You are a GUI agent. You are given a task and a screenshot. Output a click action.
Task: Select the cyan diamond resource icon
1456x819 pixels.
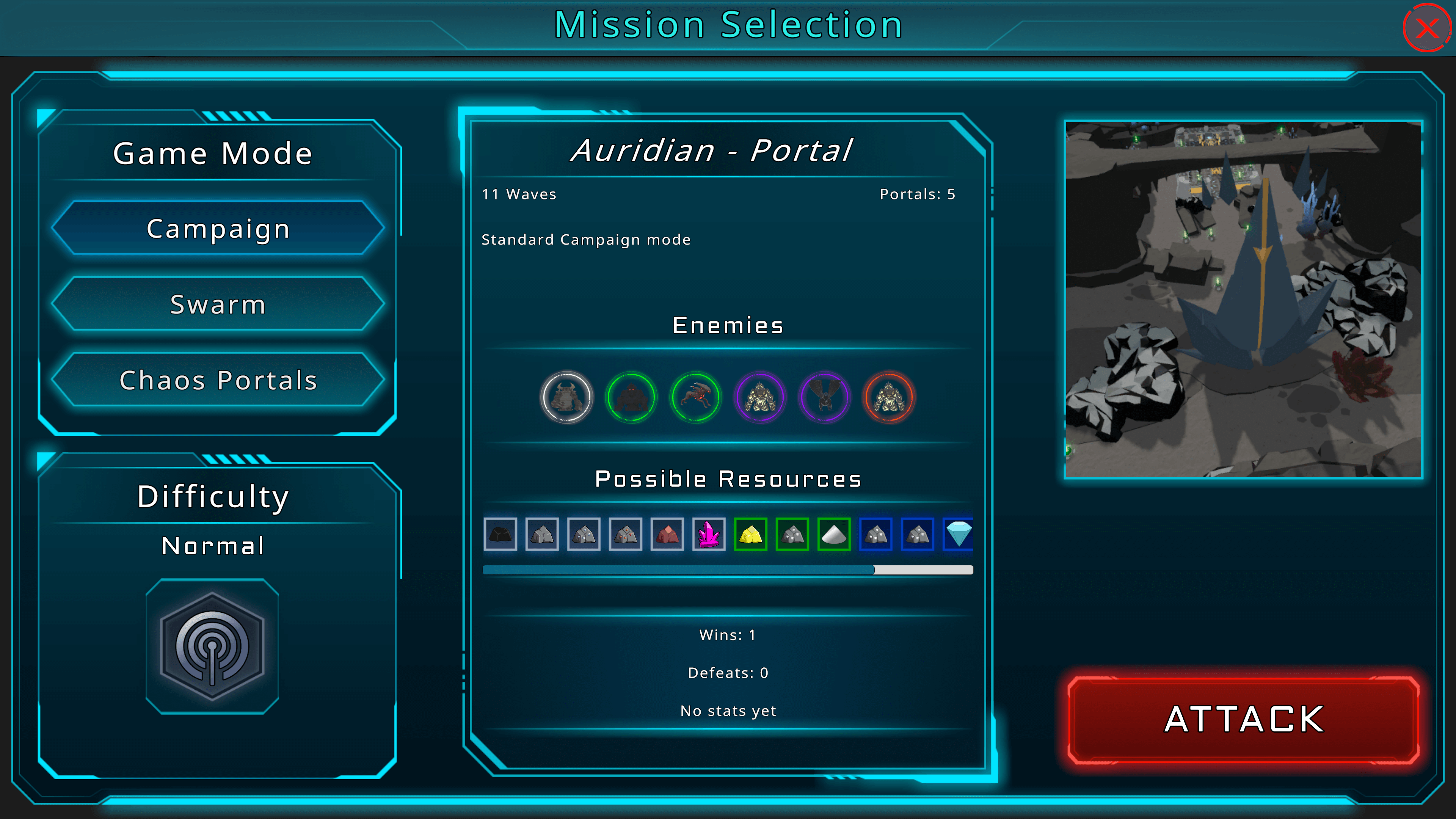(959, 534)
